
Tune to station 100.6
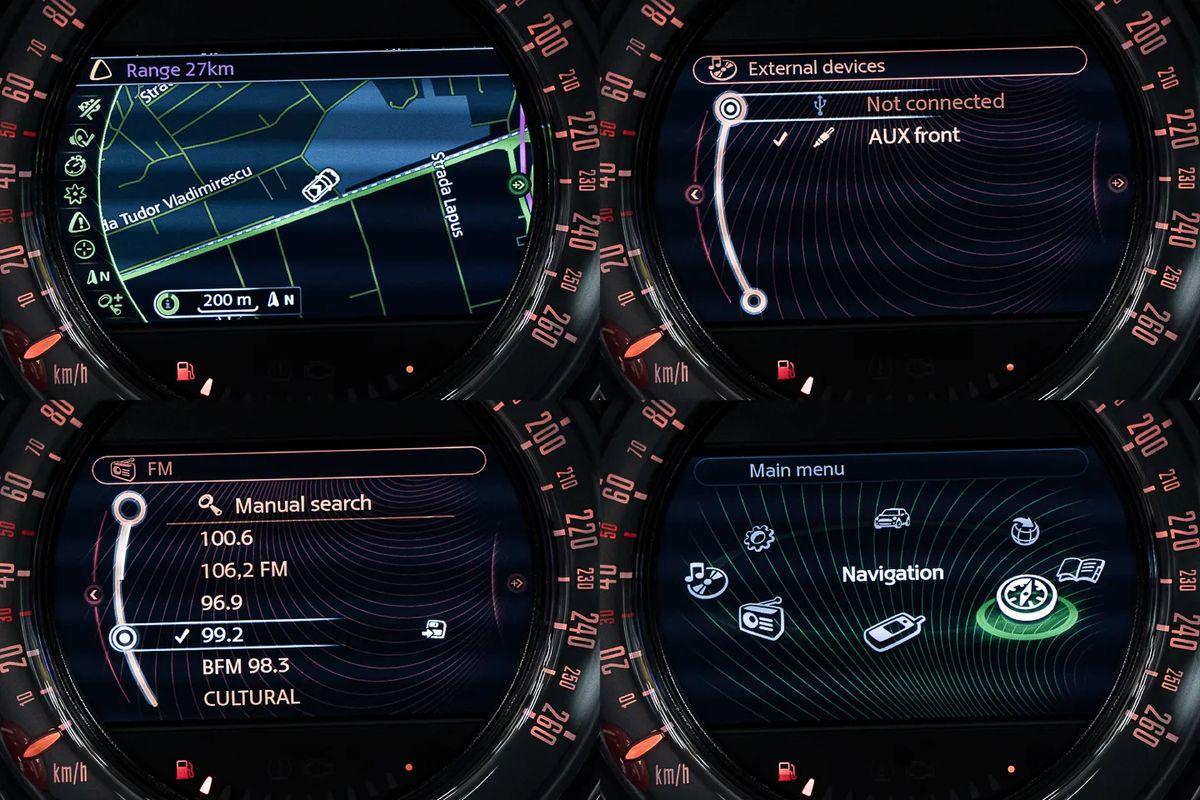[228, 538]
